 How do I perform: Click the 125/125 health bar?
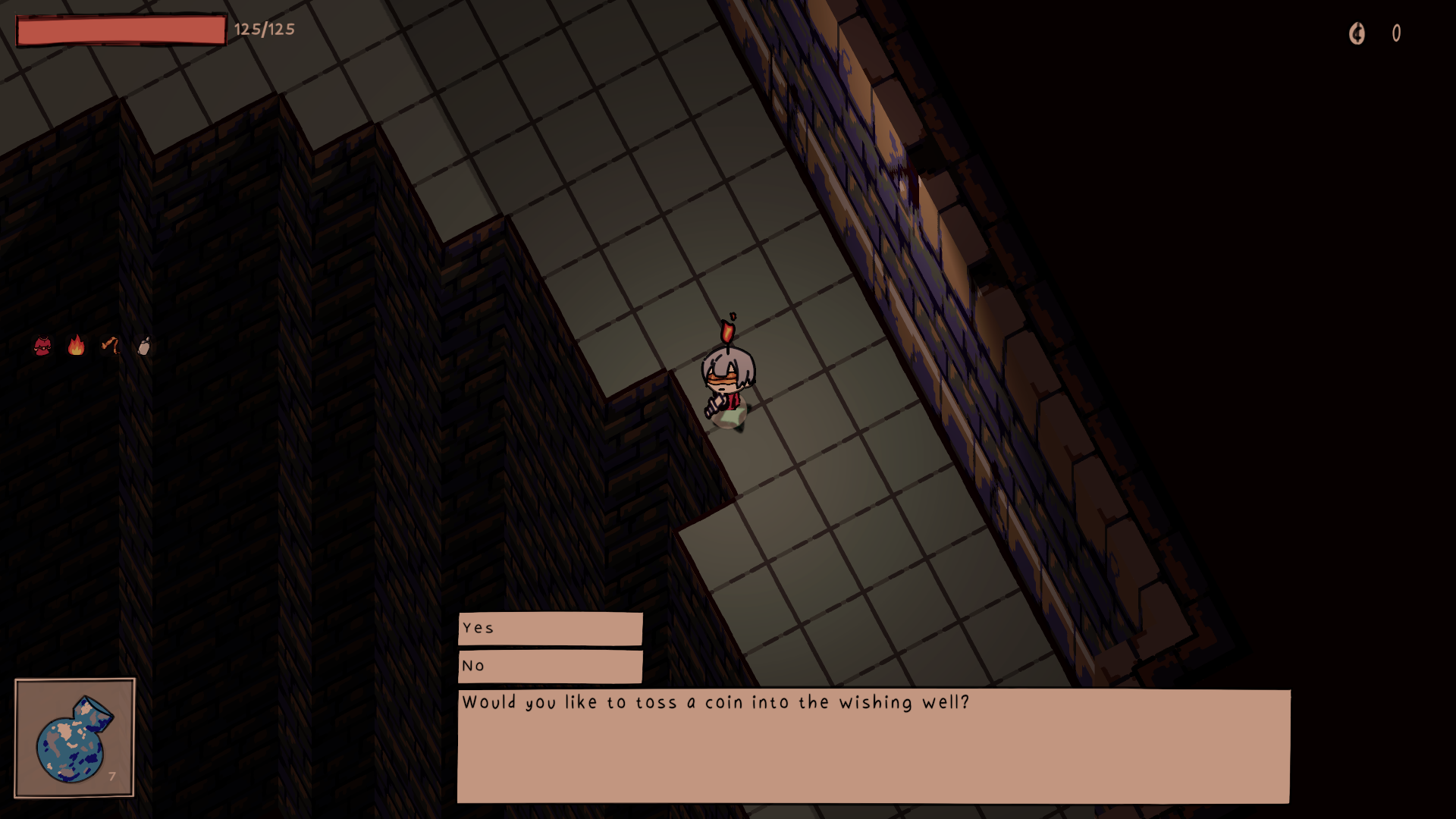(121, 29)
